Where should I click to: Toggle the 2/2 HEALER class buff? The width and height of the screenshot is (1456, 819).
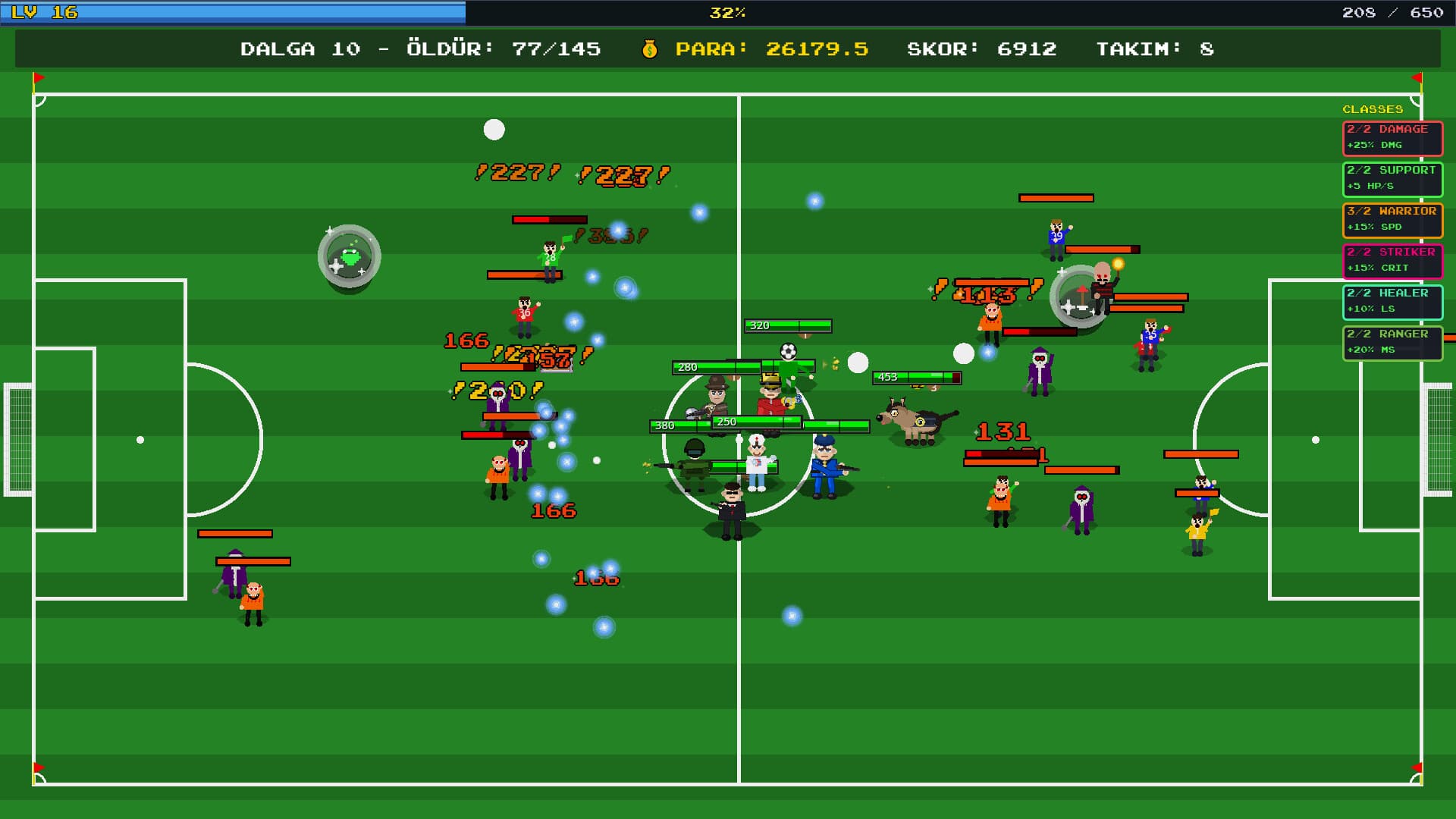(x=1392, y=302)
